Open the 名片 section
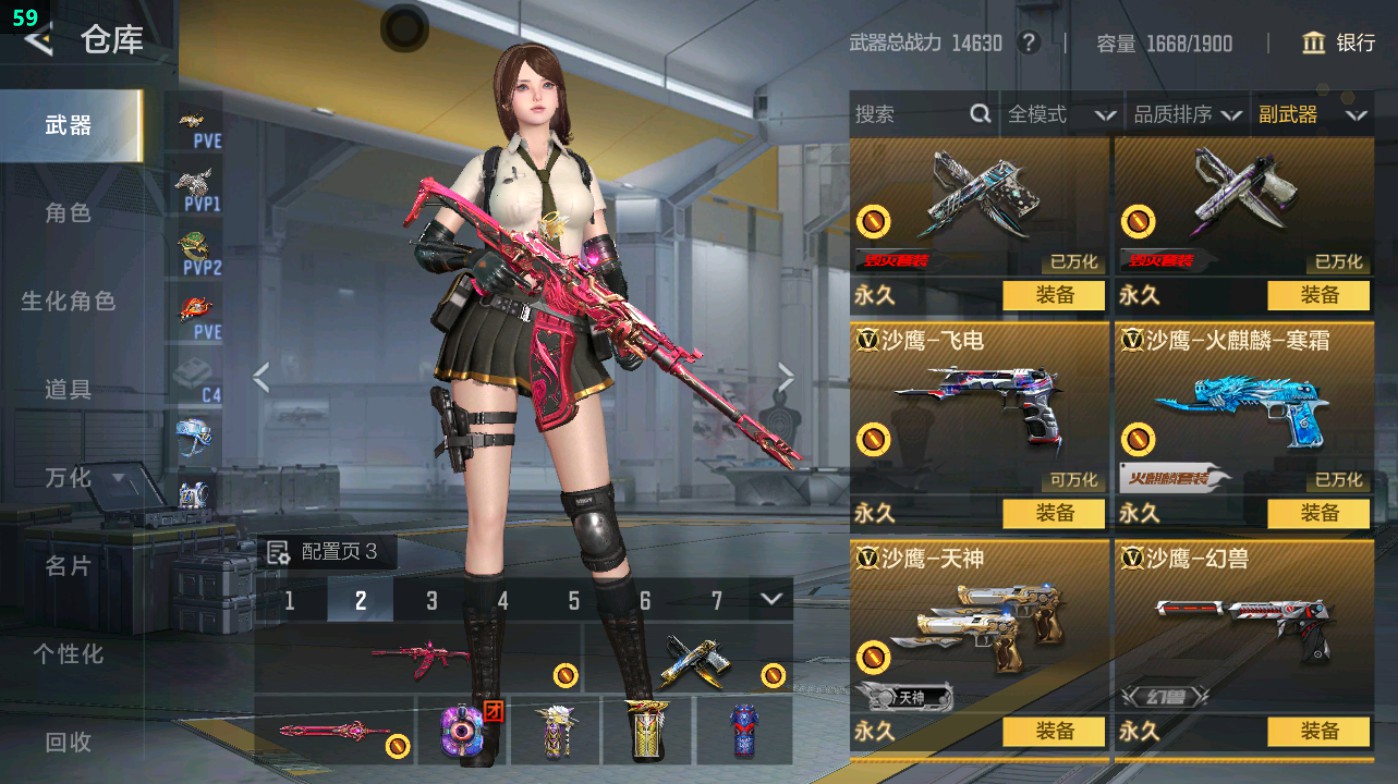 (68, 566)
